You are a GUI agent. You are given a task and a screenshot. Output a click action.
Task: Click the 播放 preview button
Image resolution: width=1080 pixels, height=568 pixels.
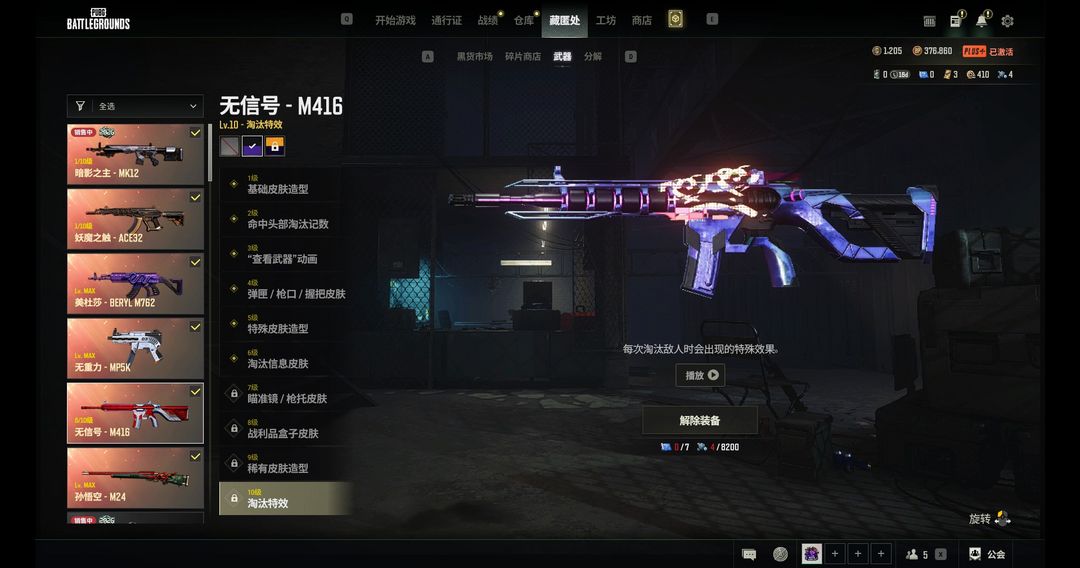coord(700,375)
